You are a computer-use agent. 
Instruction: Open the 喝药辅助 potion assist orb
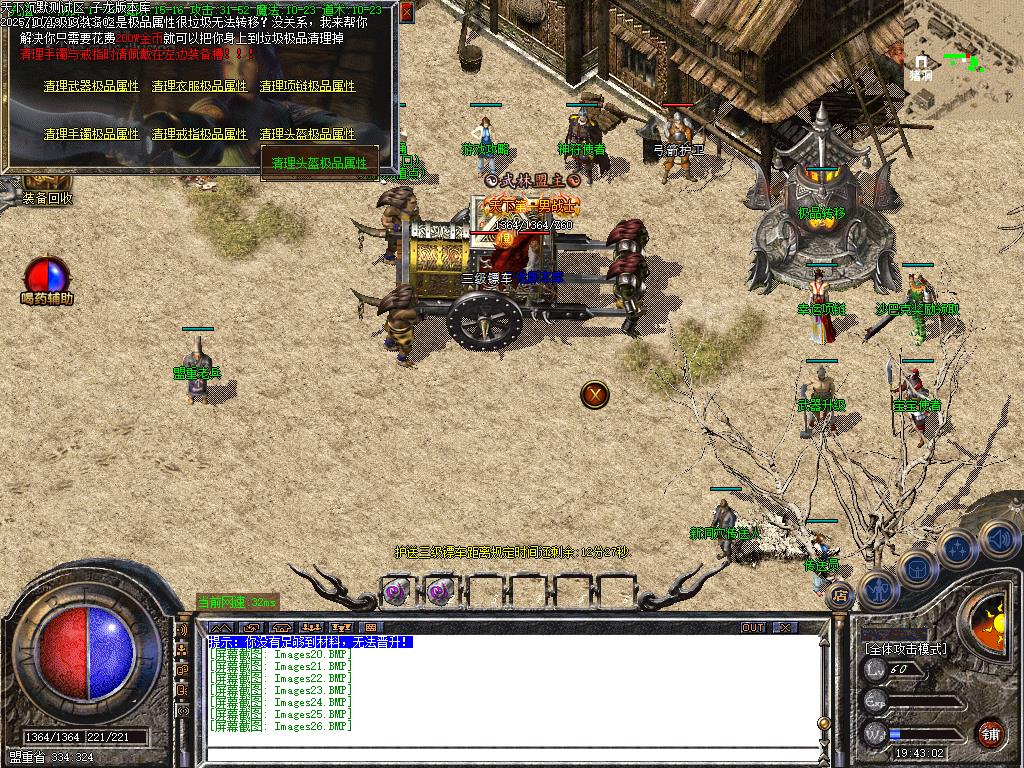47,276
